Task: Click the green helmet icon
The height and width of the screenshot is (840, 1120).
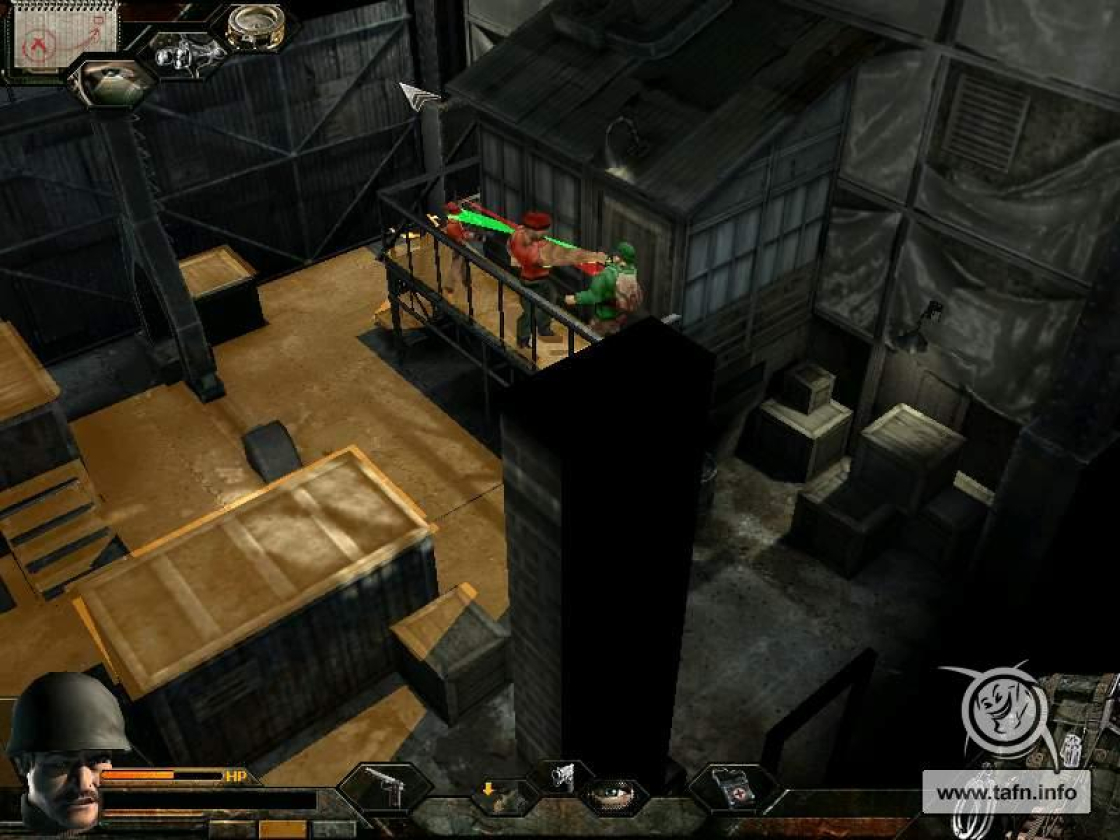Action: click(x=112, y=82)
